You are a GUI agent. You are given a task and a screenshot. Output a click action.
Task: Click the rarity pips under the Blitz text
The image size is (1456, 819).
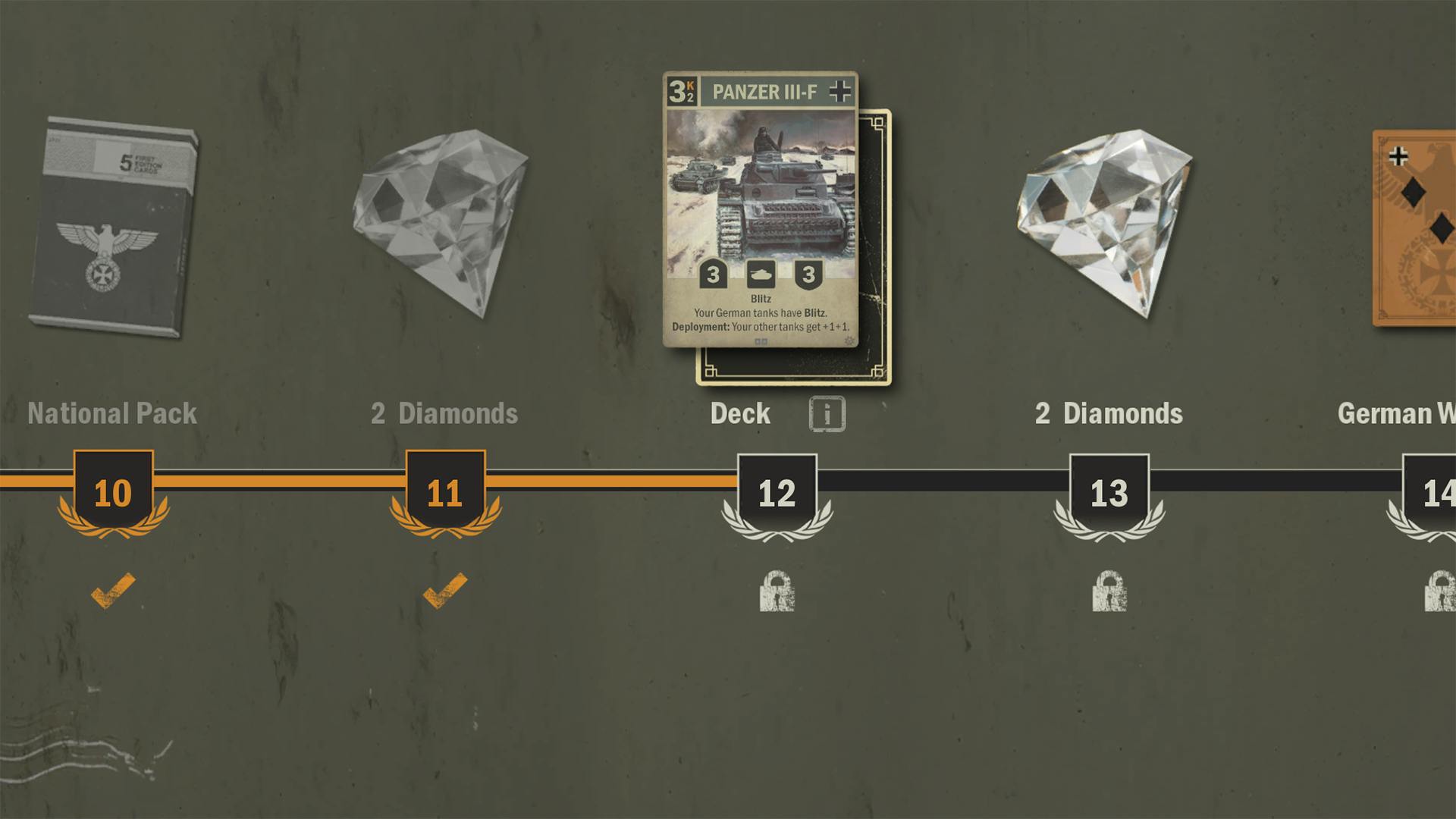click(x=761, y=343)
